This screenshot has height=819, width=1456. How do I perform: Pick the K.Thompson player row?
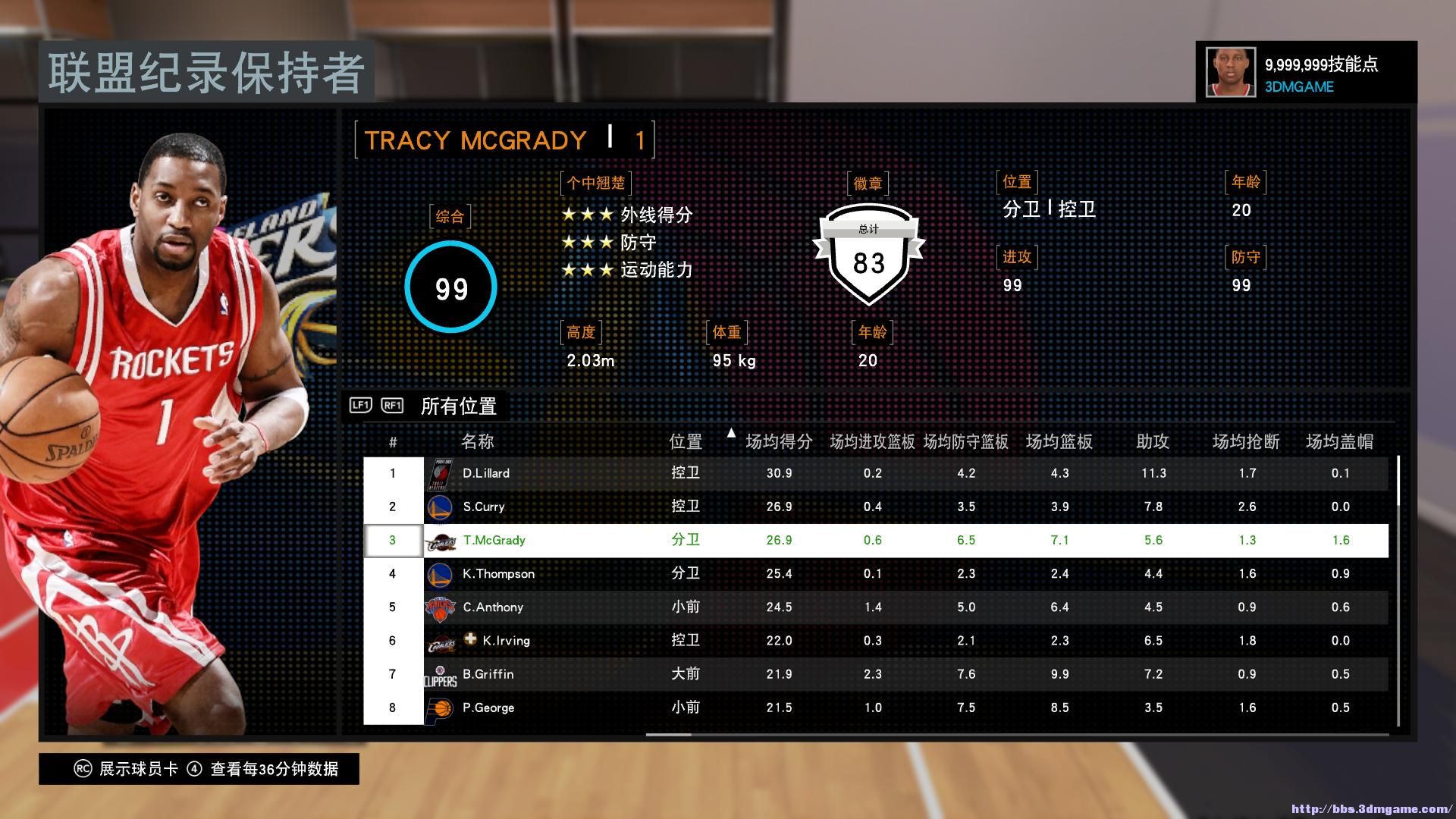[498, 573]
